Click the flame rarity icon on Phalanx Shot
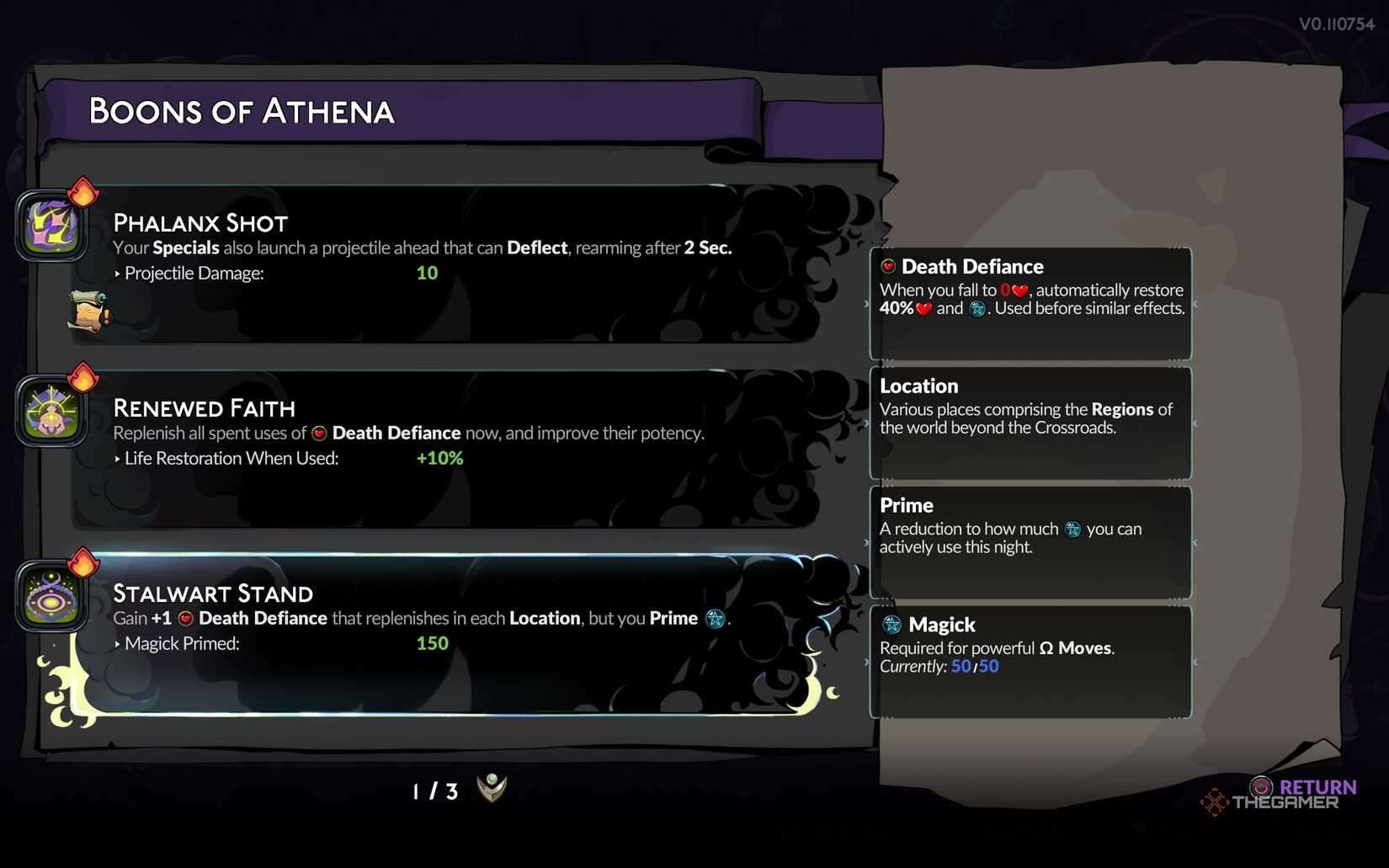This screenshot has height=868, width=1389. click(84, 194)
